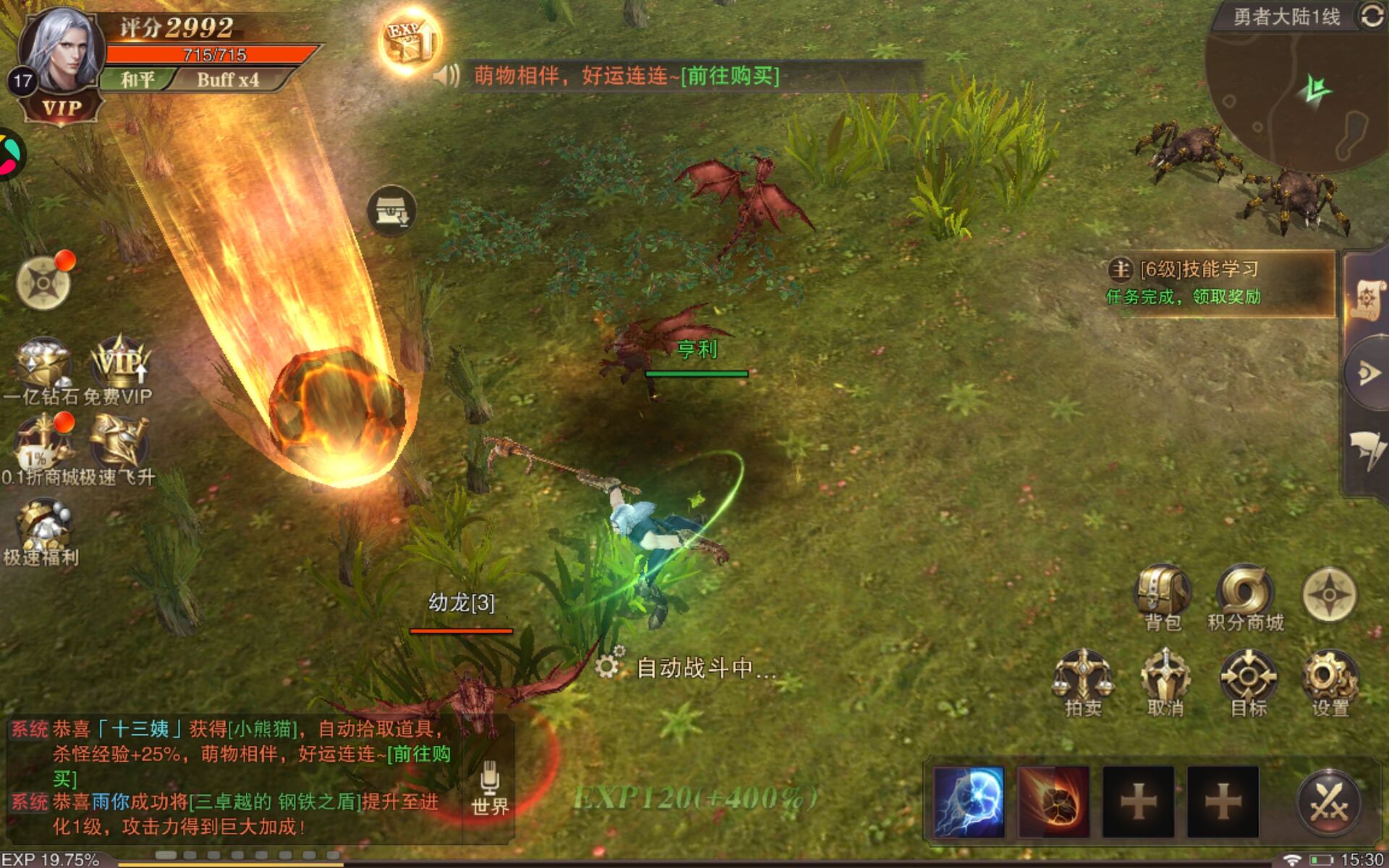Open the 设置 settings gear
Image resolution: width=1389 pixels, height=868 pixels.
(x=1330, y=680)
